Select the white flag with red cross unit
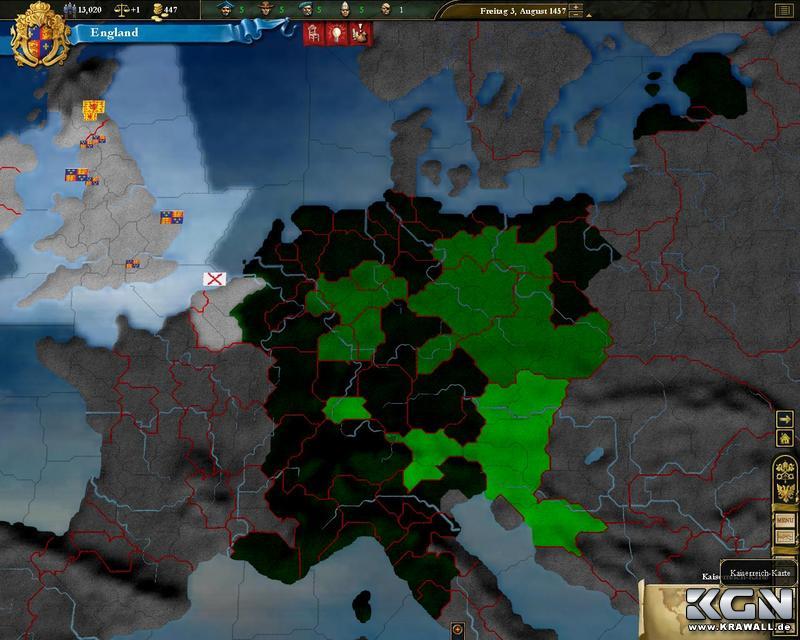This screenshot has width=800, height=640. pos(214,278)
